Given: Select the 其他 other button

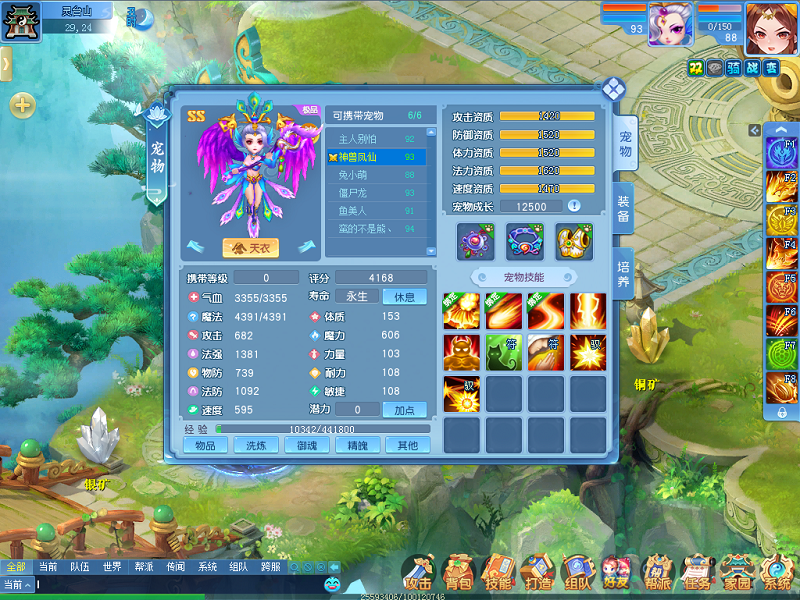Looking at the screenshot, I should click(x=407, y=445).
